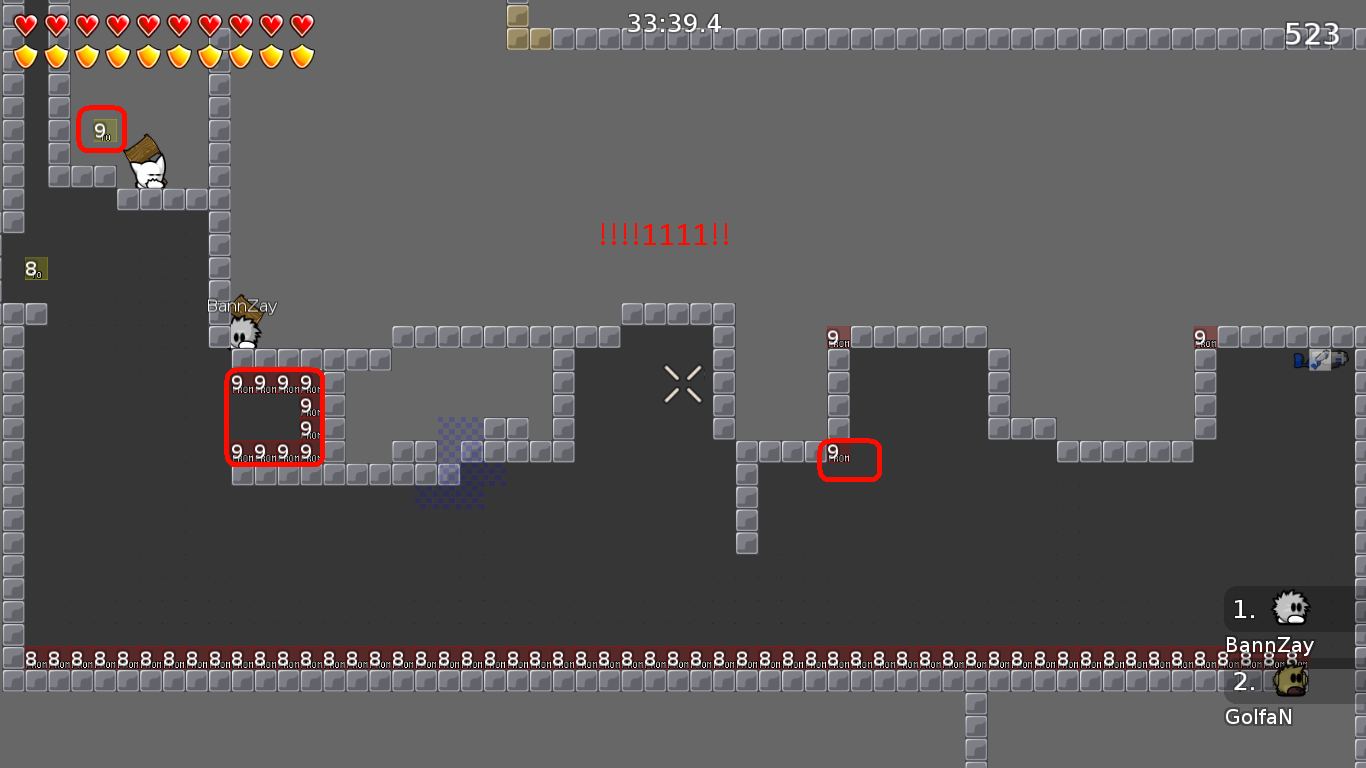1366x768 pixels.
Task: Click the BannZay name in the leaderboard
Action: [1269, 645]
